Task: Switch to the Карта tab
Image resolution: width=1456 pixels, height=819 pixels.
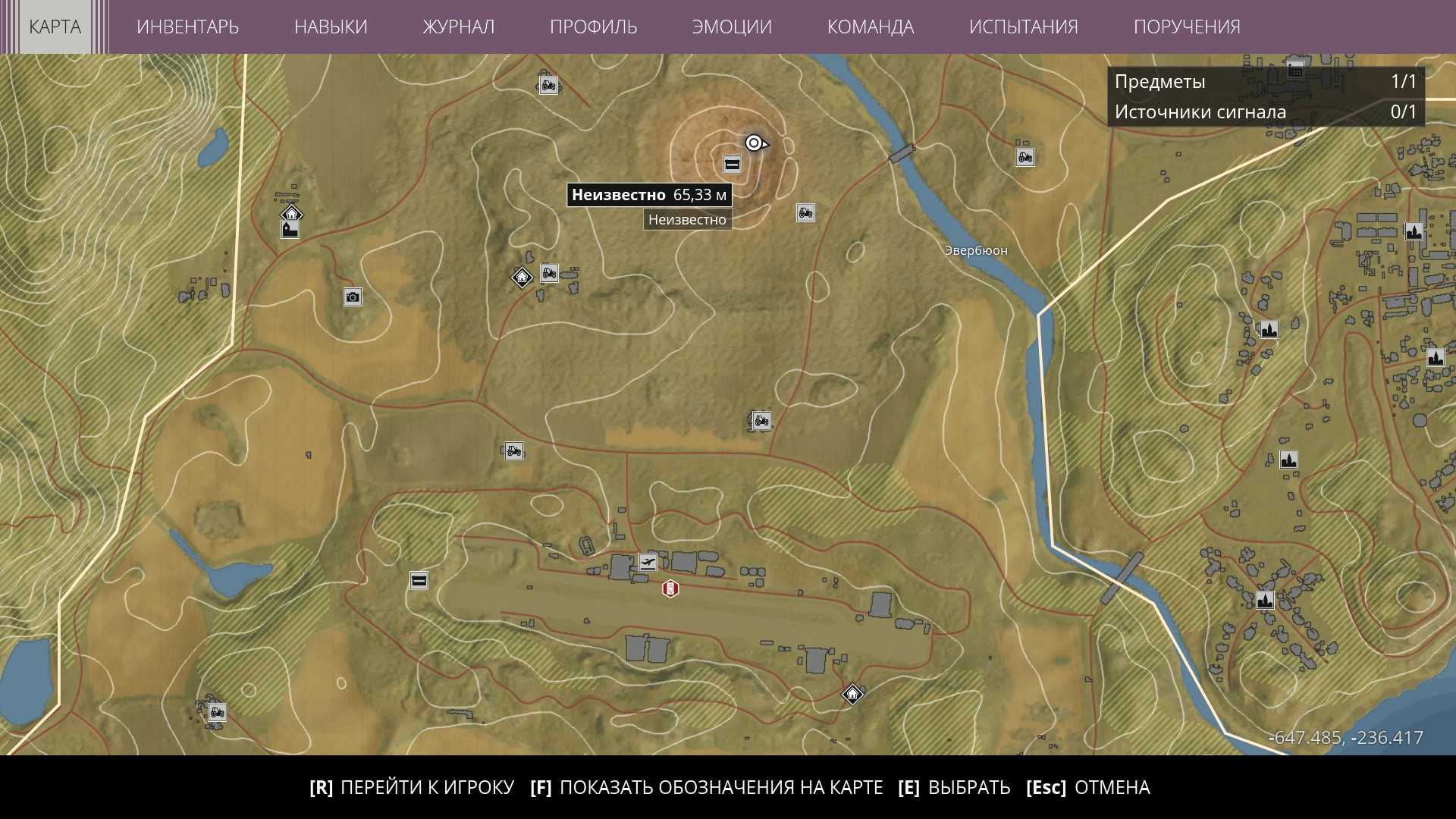Action: [55, 27]
